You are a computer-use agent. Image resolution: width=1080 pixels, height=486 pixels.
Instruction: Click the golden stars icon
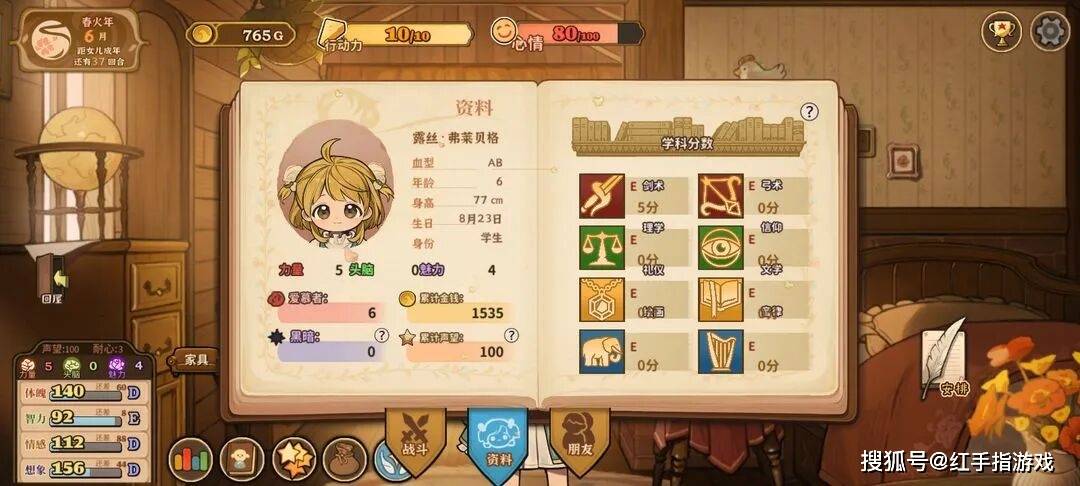[293, 460]
